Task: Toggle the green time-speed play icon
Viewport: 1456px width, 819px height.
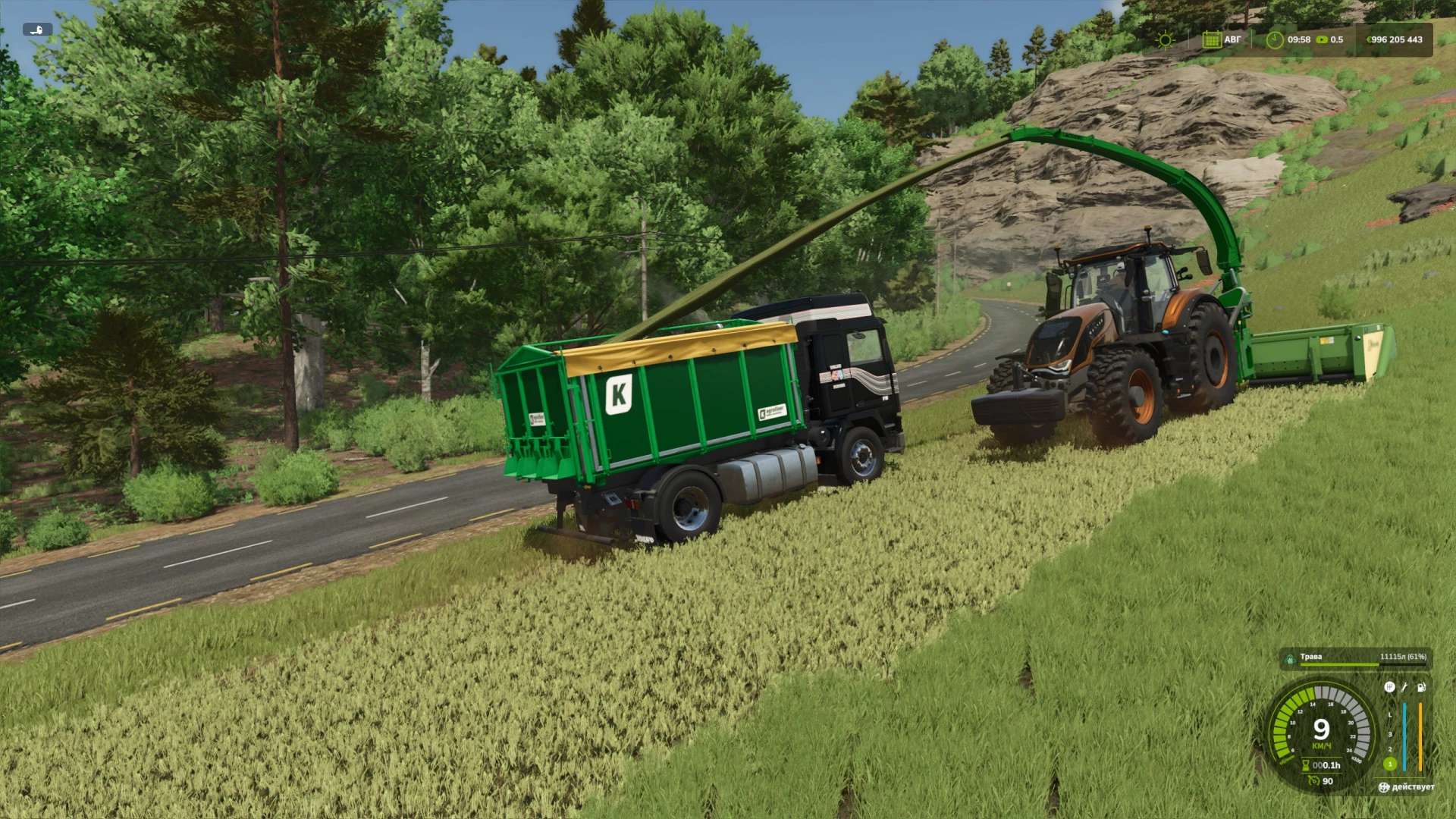Action: (1323, 39)
